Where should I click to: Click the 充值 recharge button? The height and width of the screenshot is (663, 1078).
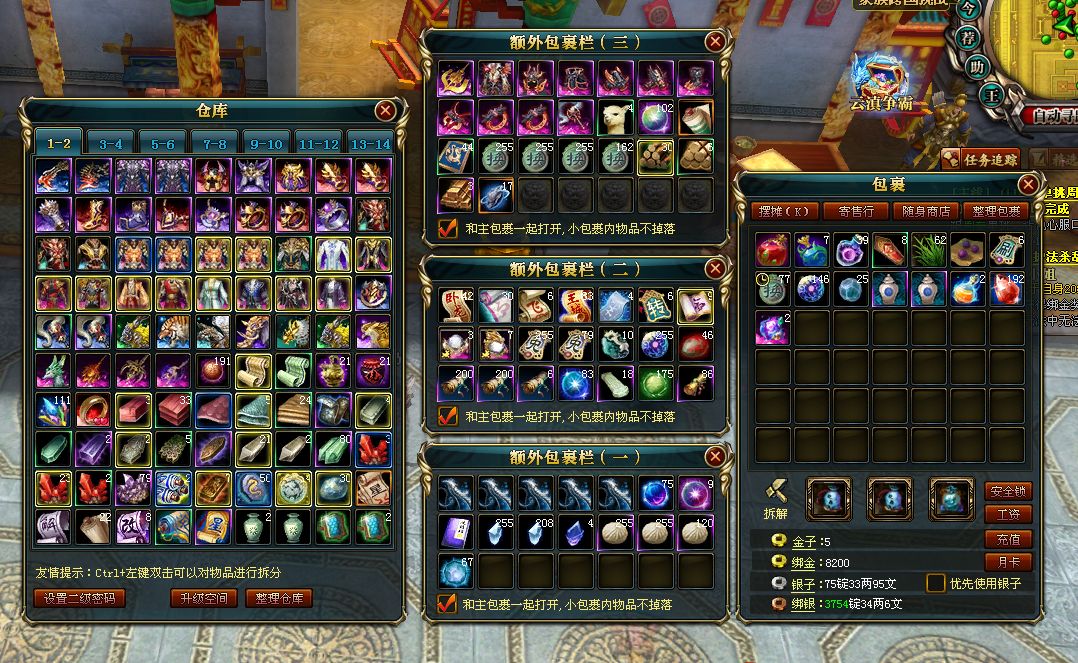tap(1008, 539)
